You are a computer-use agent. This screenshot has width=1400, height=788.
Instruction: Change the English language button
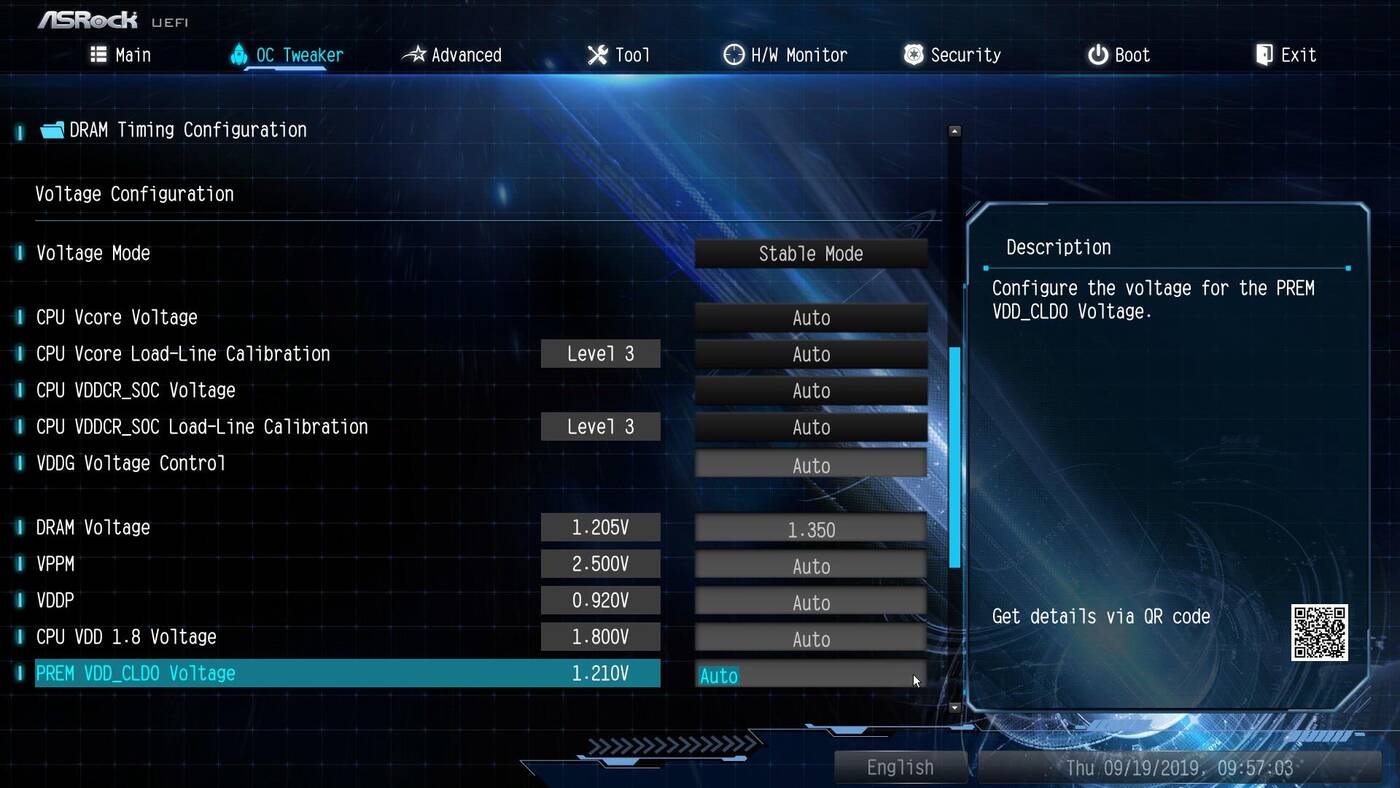[900, 767]
